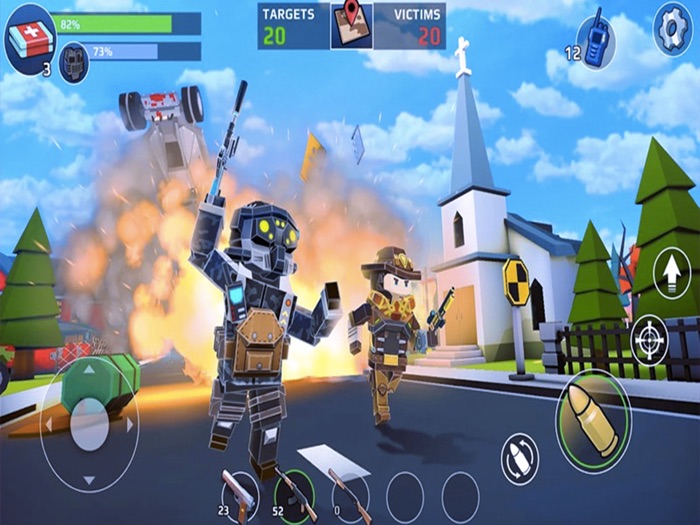Tap the body armor icon
The height and width of the screenshot is (525, 700).
point(74,63)
